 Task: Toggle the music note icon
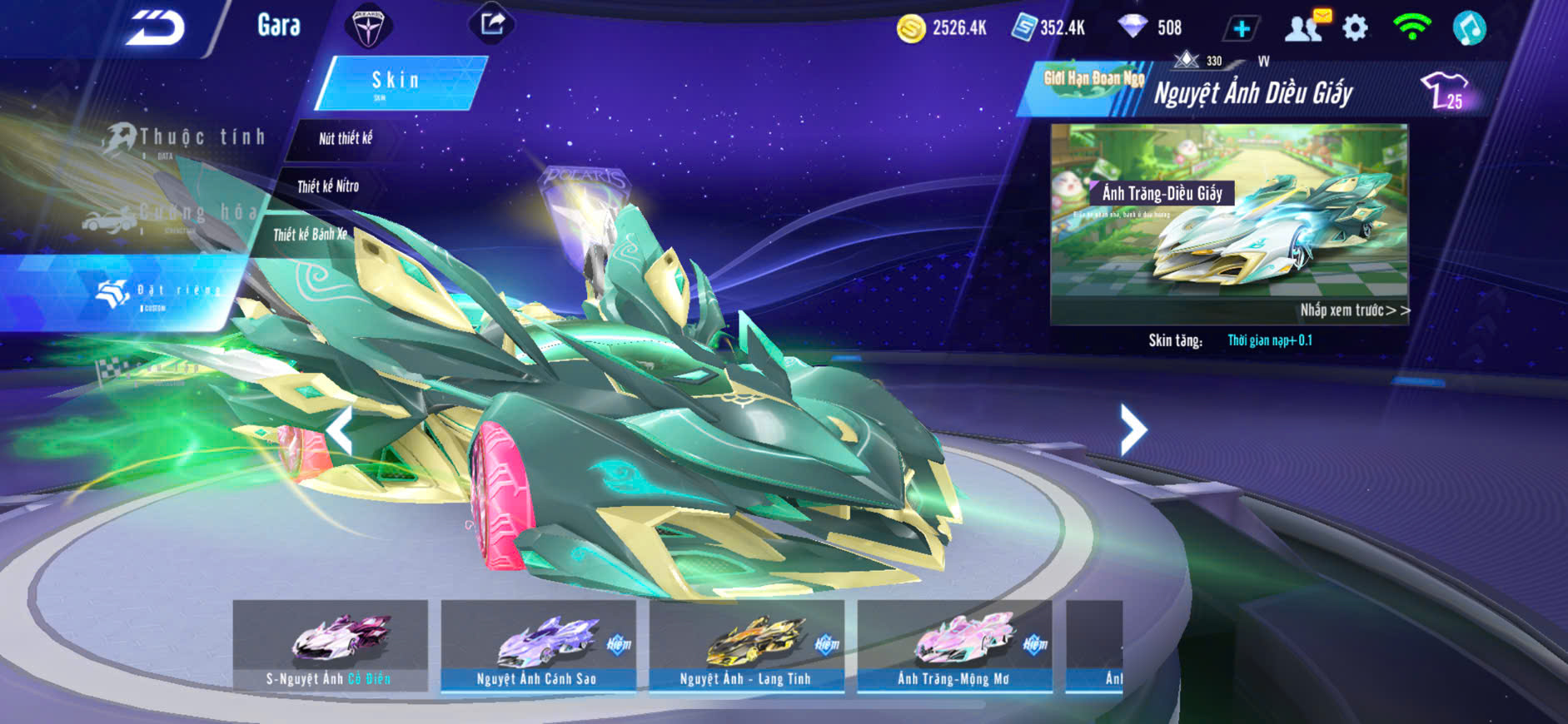click(x=1469, y=28)
